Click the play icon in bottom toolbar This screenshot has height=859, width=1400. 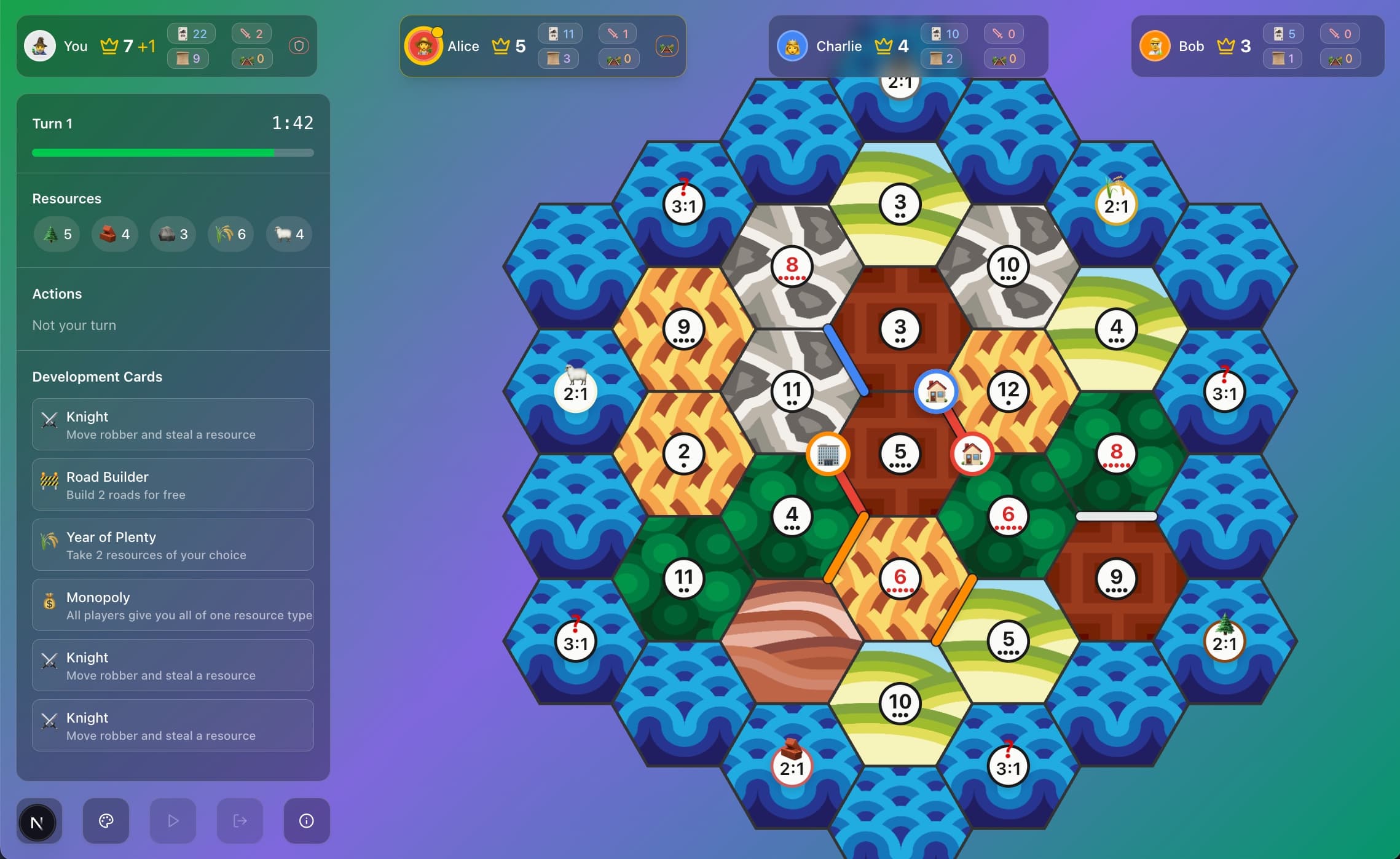[173, 821]
